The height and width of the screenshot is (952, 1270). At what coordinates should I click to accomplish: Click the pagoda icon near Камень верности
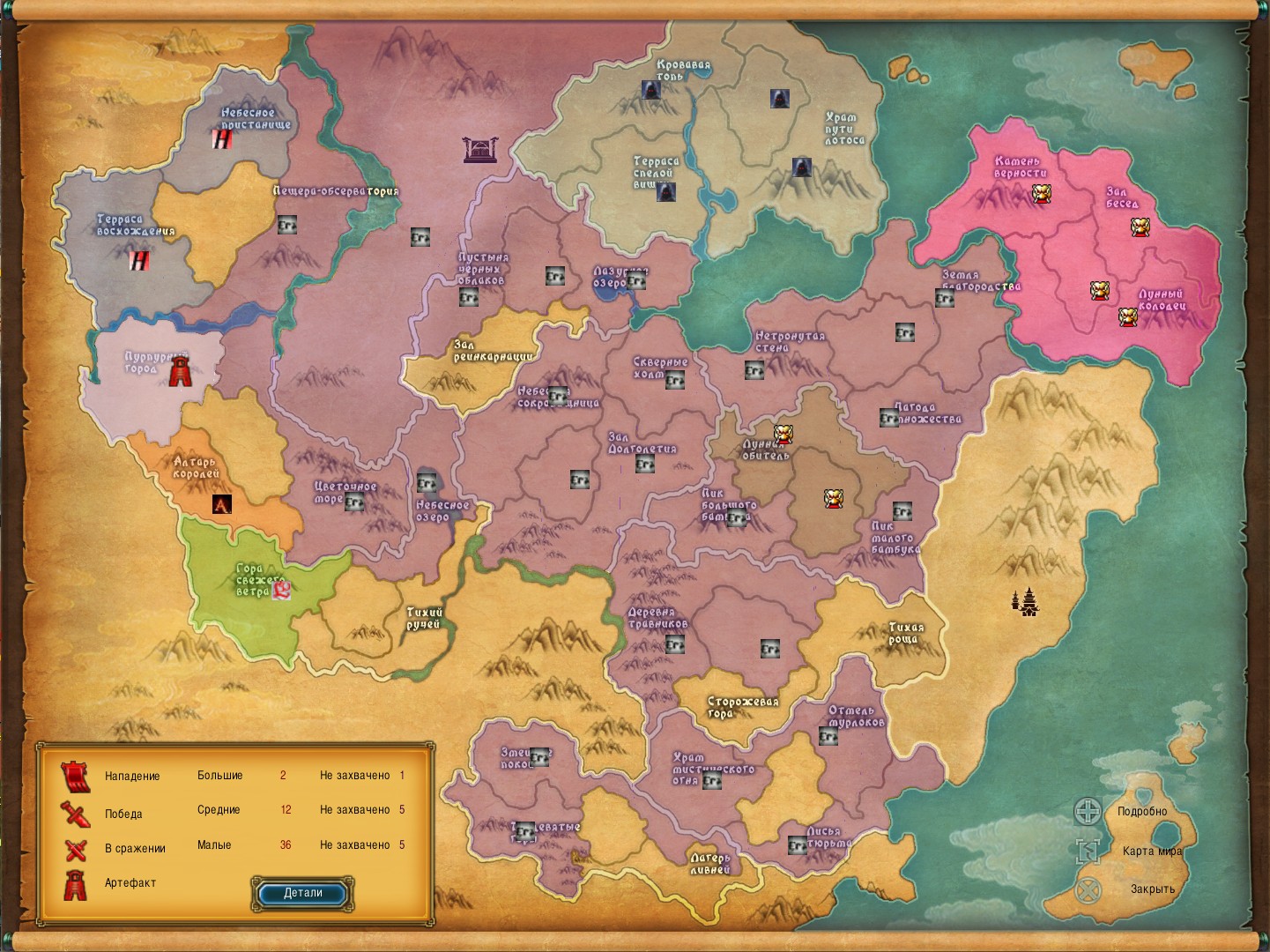pyautogui.click(x=1042, y=194)
